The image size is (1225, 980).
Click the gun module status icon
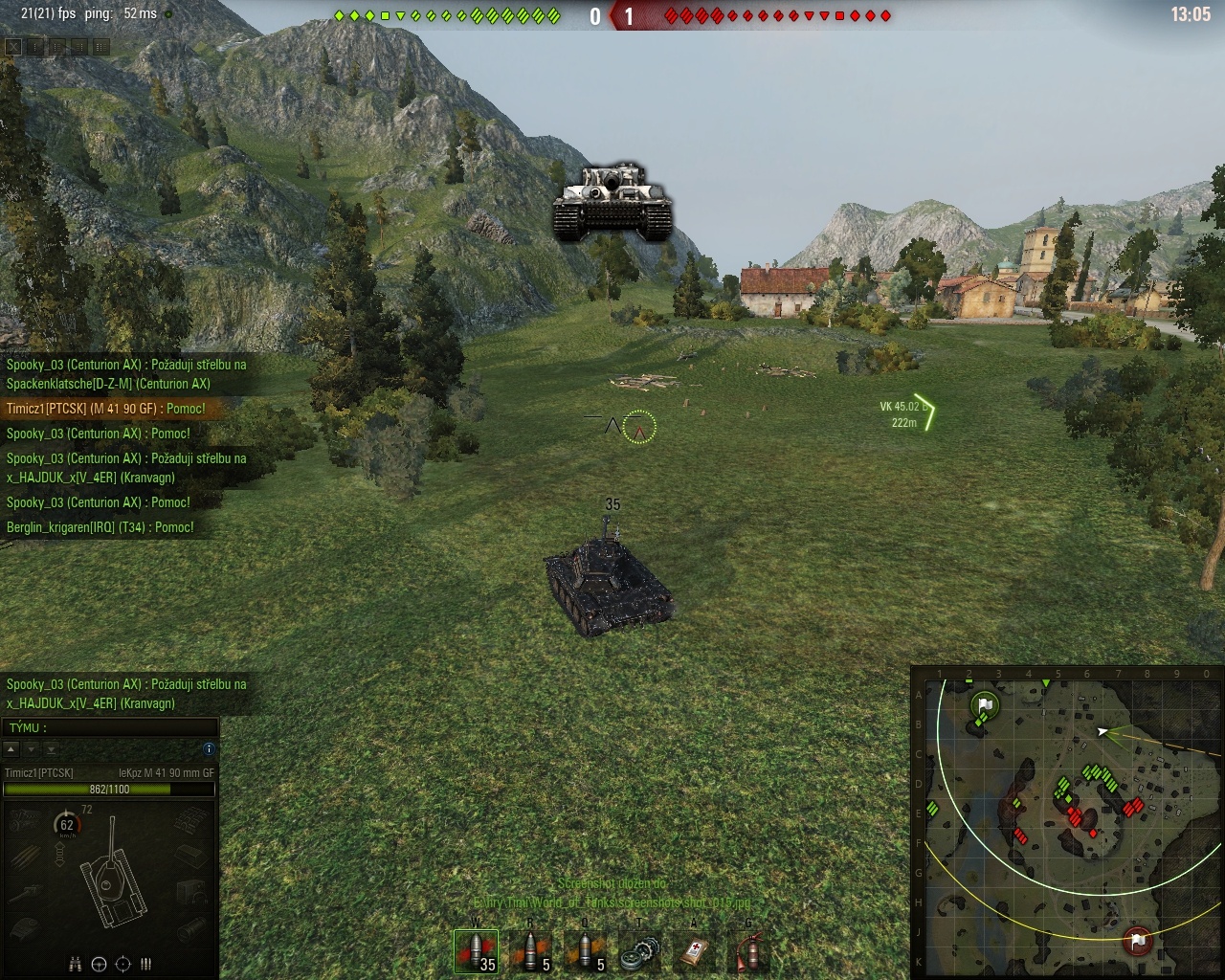point(25,895)
